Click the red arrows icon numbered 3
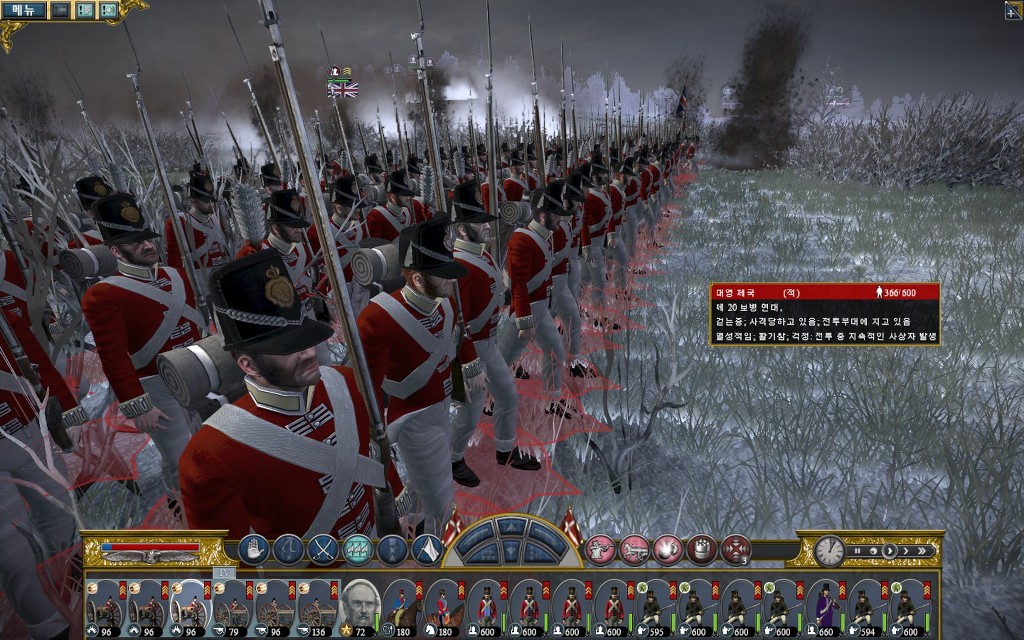1024x640 pixels. click(x=736, y=549)
